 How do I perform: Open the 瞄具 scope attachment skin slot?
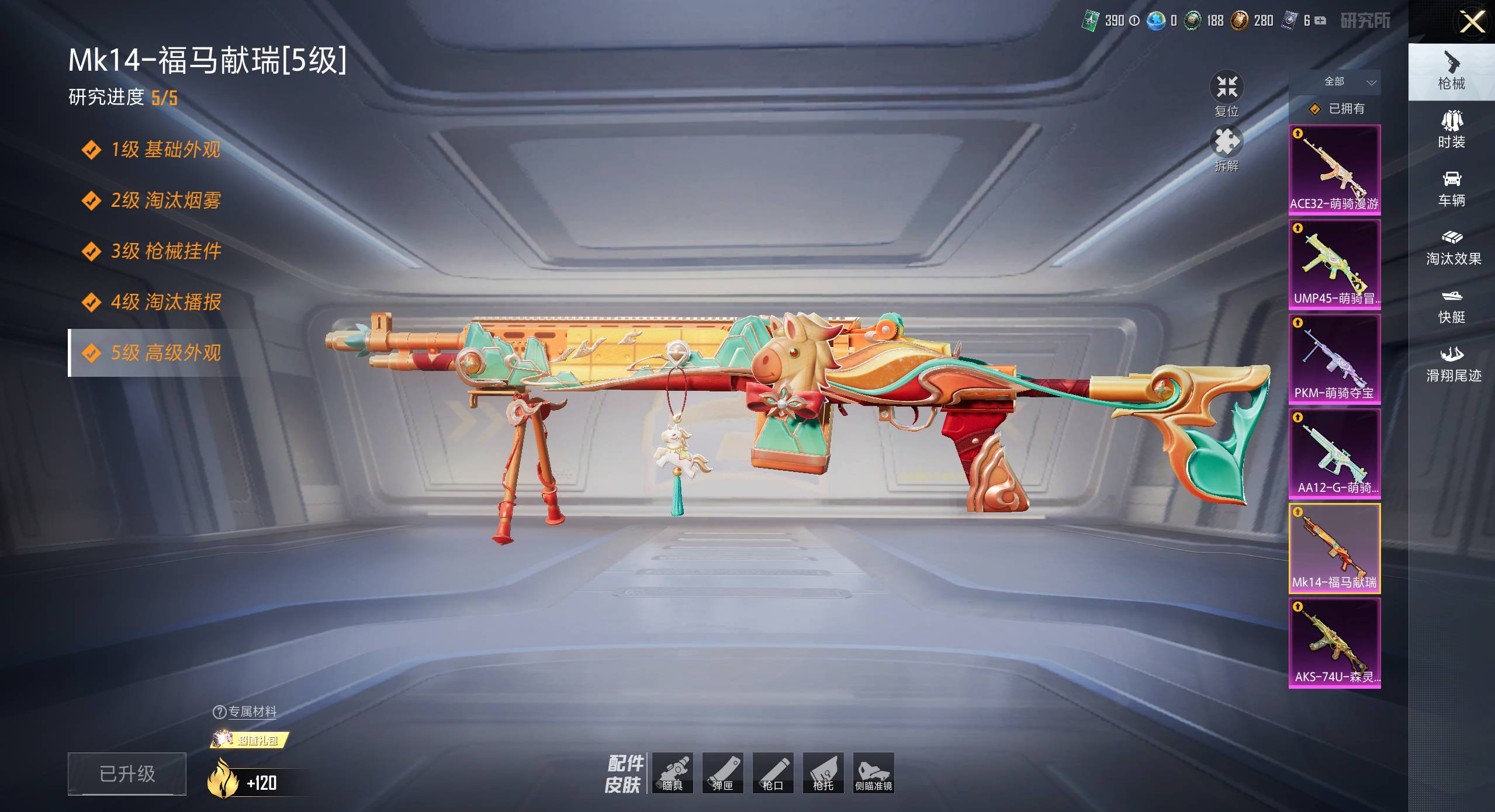click(x=672, y=772)
